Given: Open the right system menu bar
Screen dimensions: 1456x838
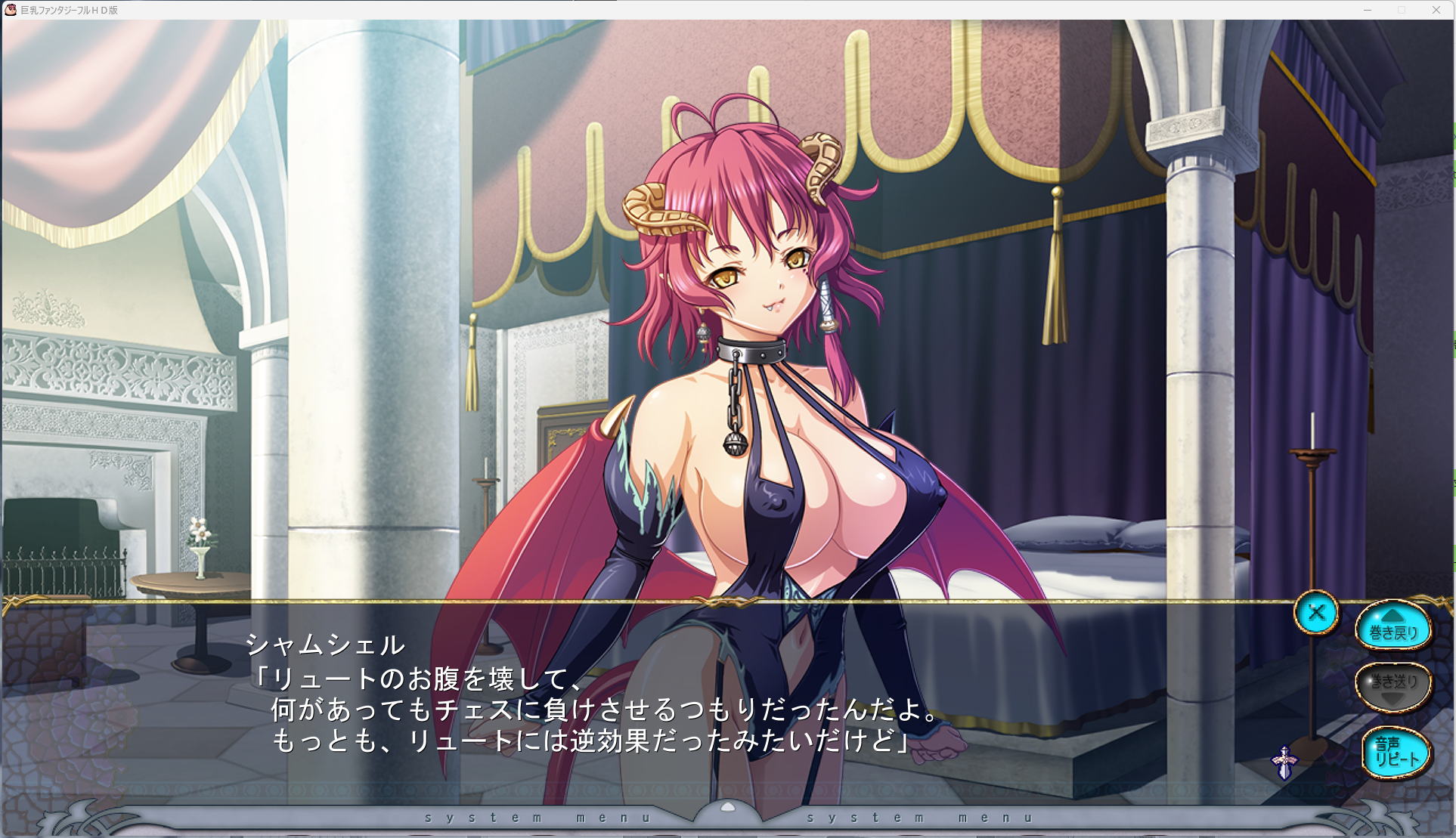Looking at the screenshot, I should tap(919, 817).
